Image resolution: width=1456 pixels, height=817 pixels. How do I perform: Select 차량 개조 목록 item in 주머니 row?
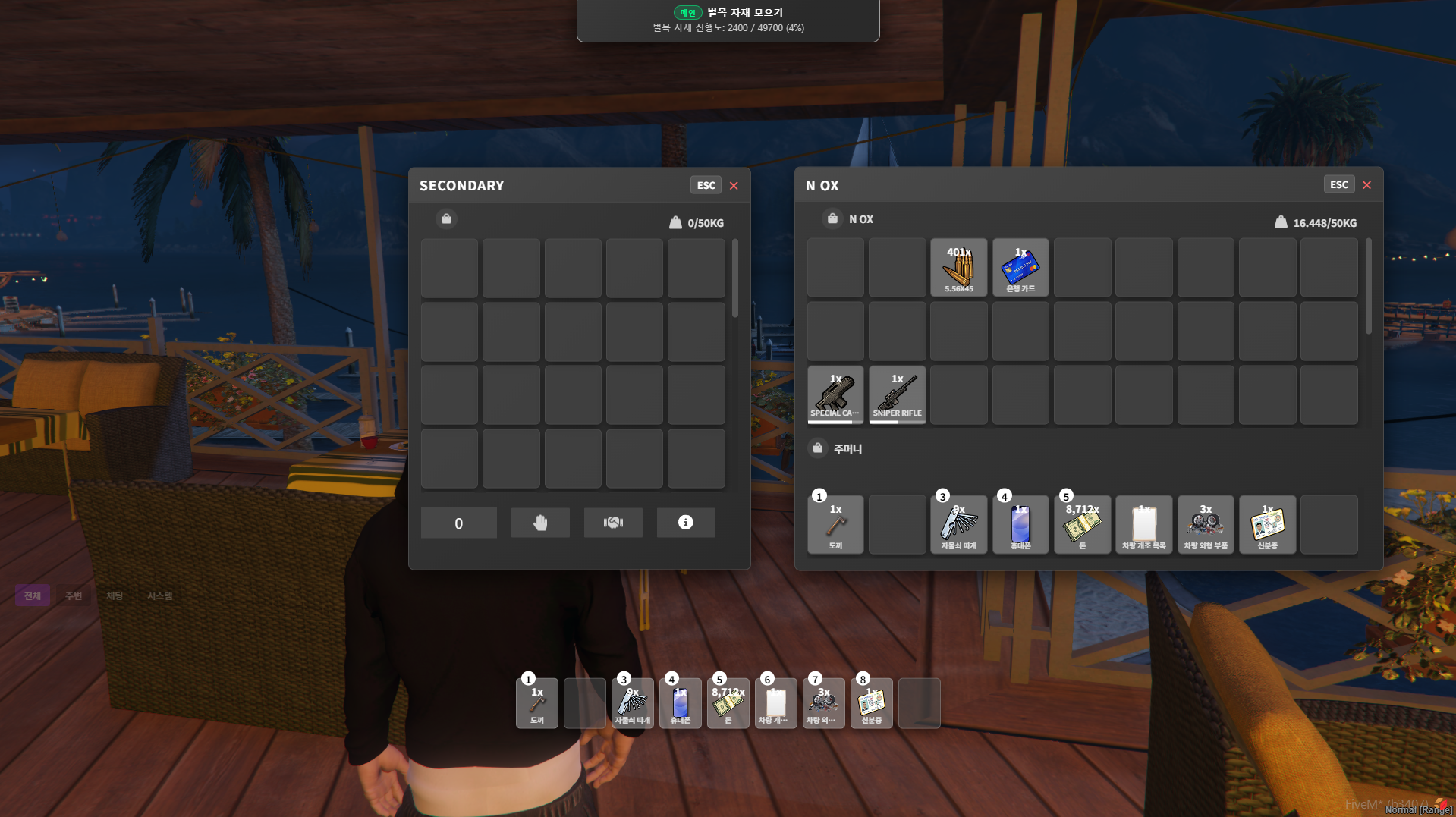point(1143,524)
